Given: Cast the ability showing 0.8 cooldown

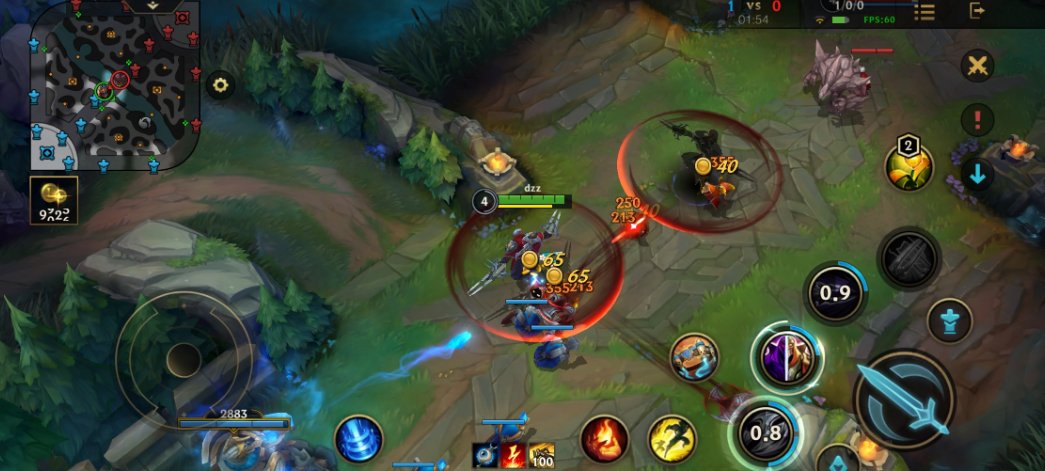Looking at the screenshot, I should tap(765, 432).
